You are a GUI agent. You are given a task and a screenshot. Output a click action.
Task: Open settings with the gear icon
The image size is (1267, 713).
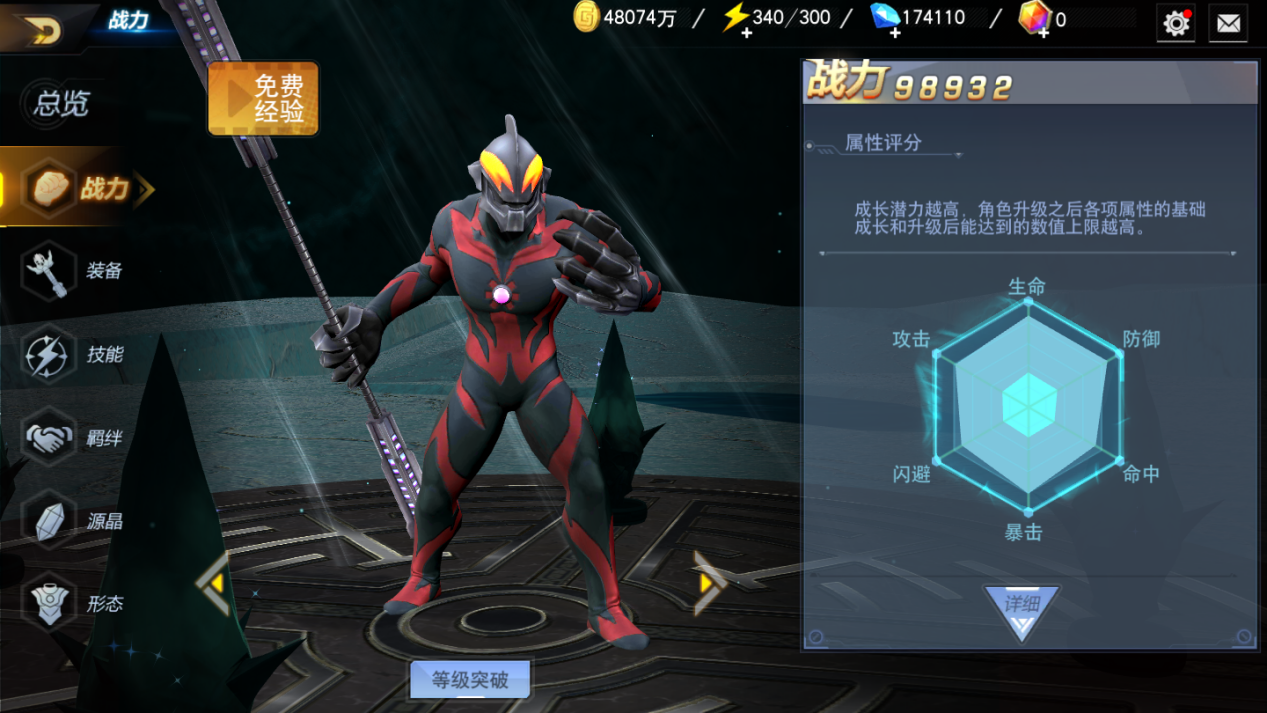(x=1176, y=22)
